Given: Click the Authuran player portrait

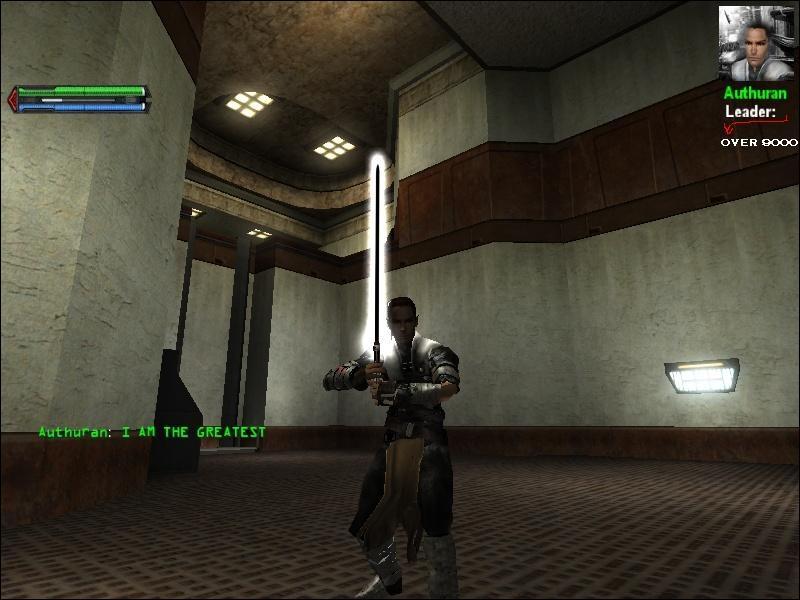Looking at the screenshot, I should pos(756,43).
